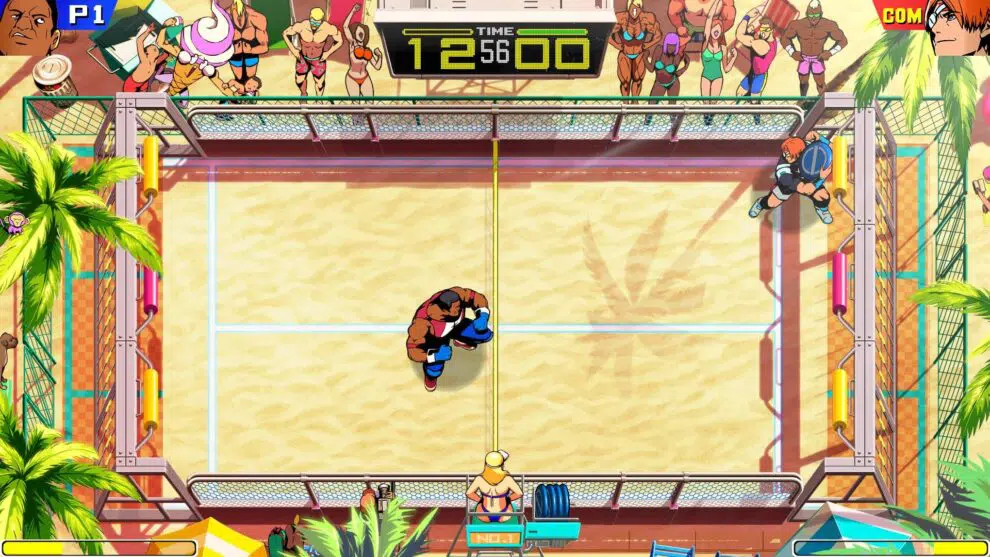Select the COM opponent portrait
Screen dimensions: 990x557
[957, 26]
